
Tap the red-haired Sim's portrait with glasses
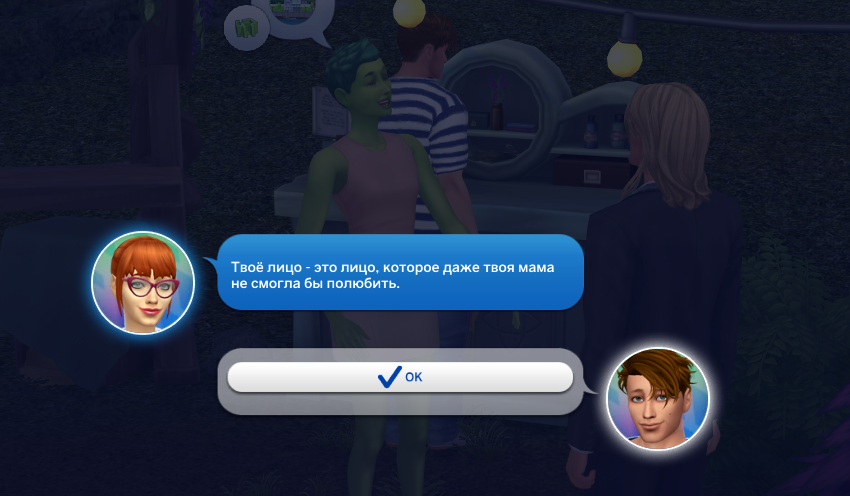[x=142, y=284]
